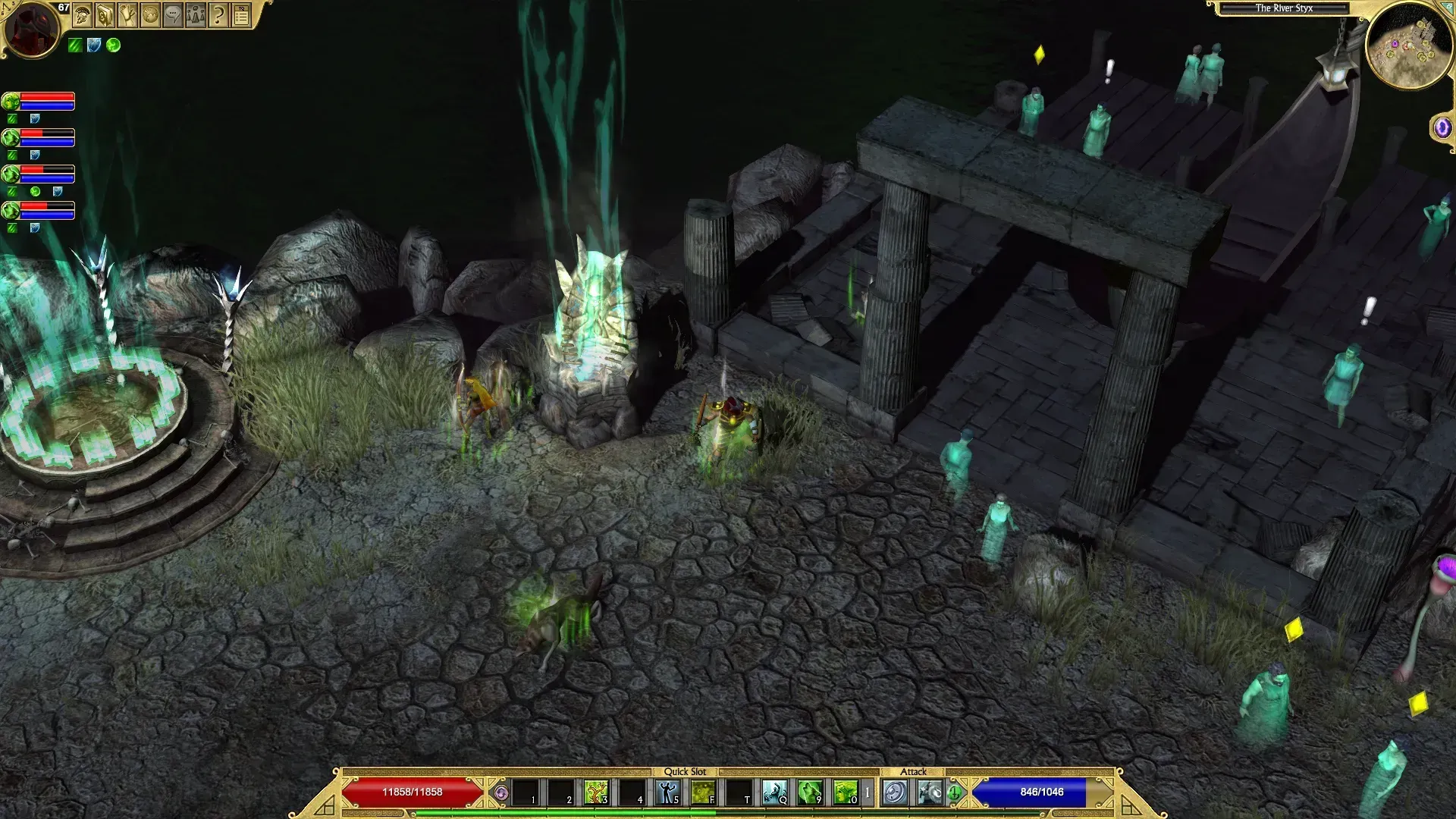Open help with the question mark button

(x=218, y=14)
